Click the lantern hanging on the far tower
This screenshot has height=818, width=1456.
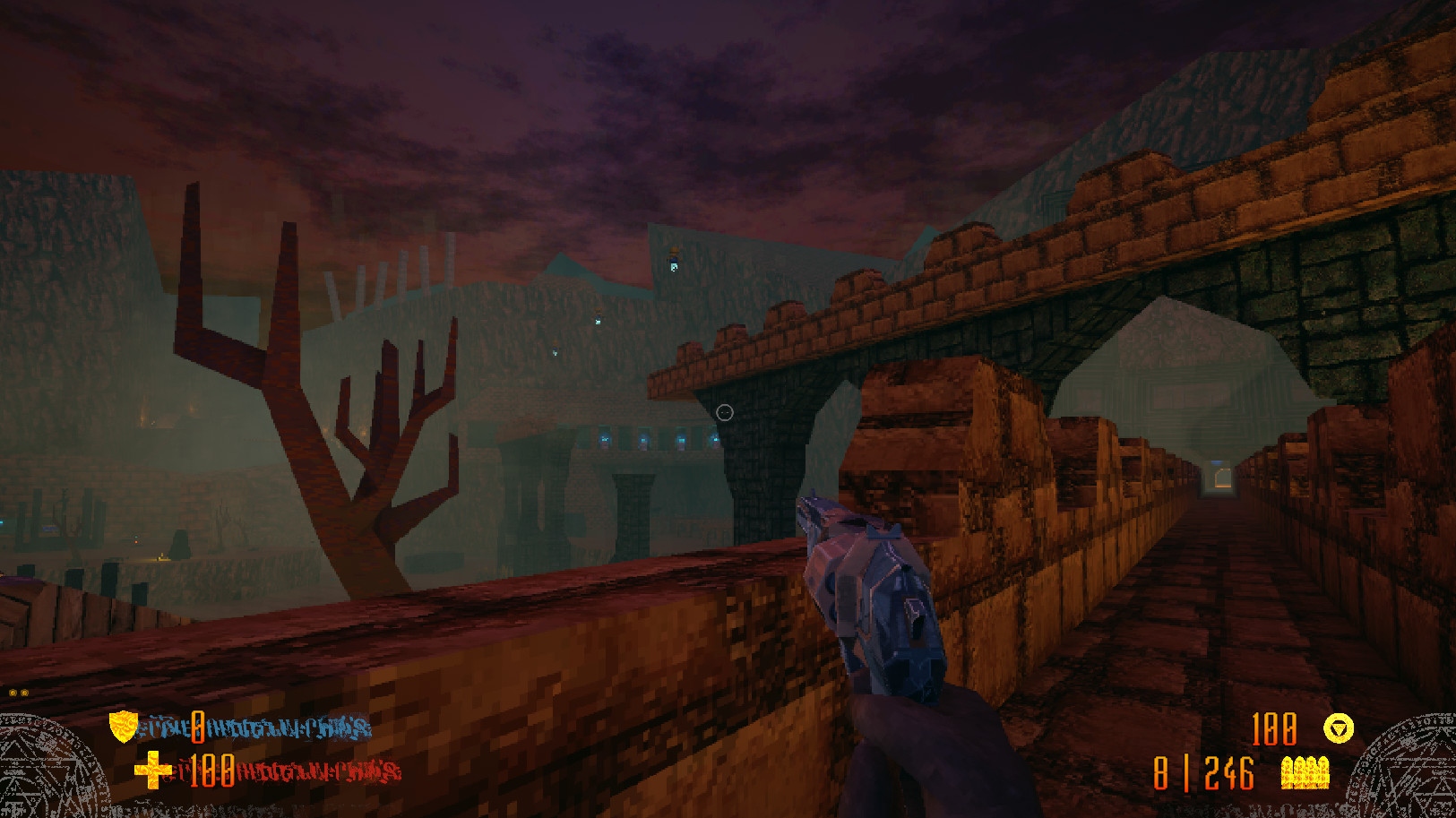(673, 260)
